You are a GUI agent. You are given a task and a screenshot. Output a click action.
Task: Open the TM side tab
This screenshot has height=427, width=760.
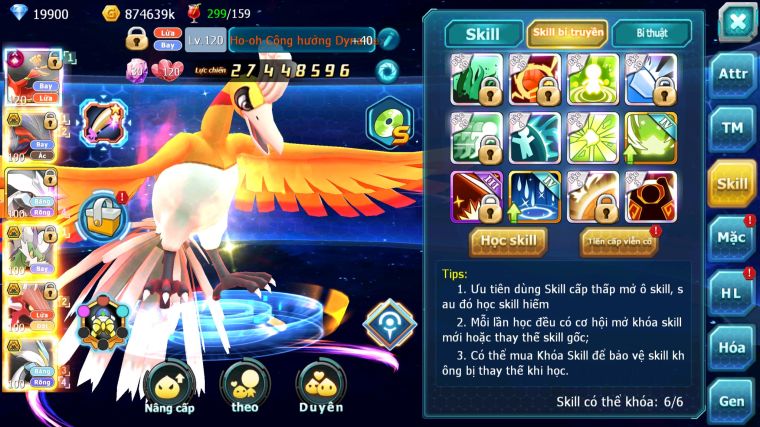coord(732,128)
